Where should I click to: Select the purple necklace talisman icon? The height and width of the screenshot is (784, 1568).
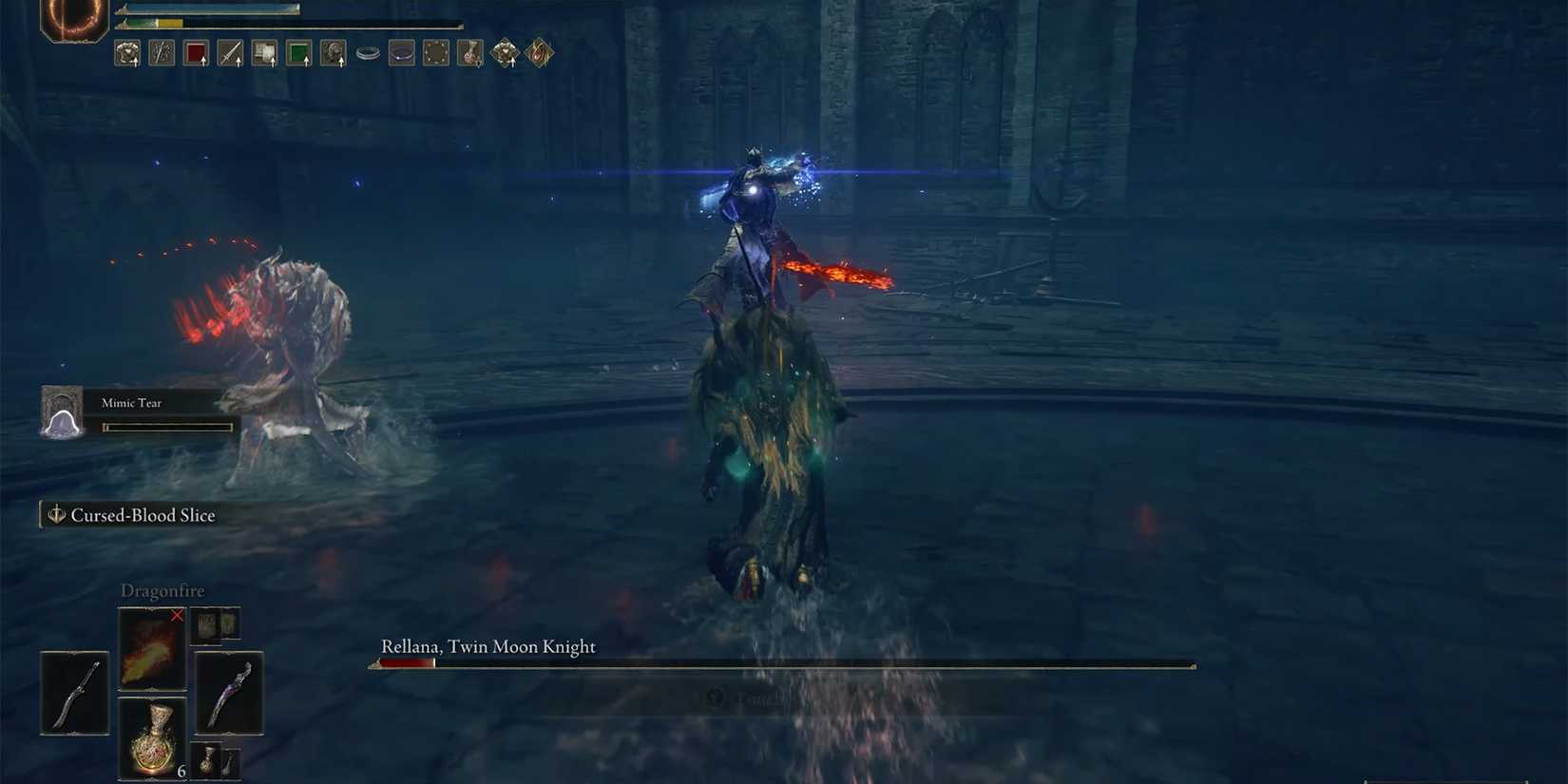(x=401, y=52)
